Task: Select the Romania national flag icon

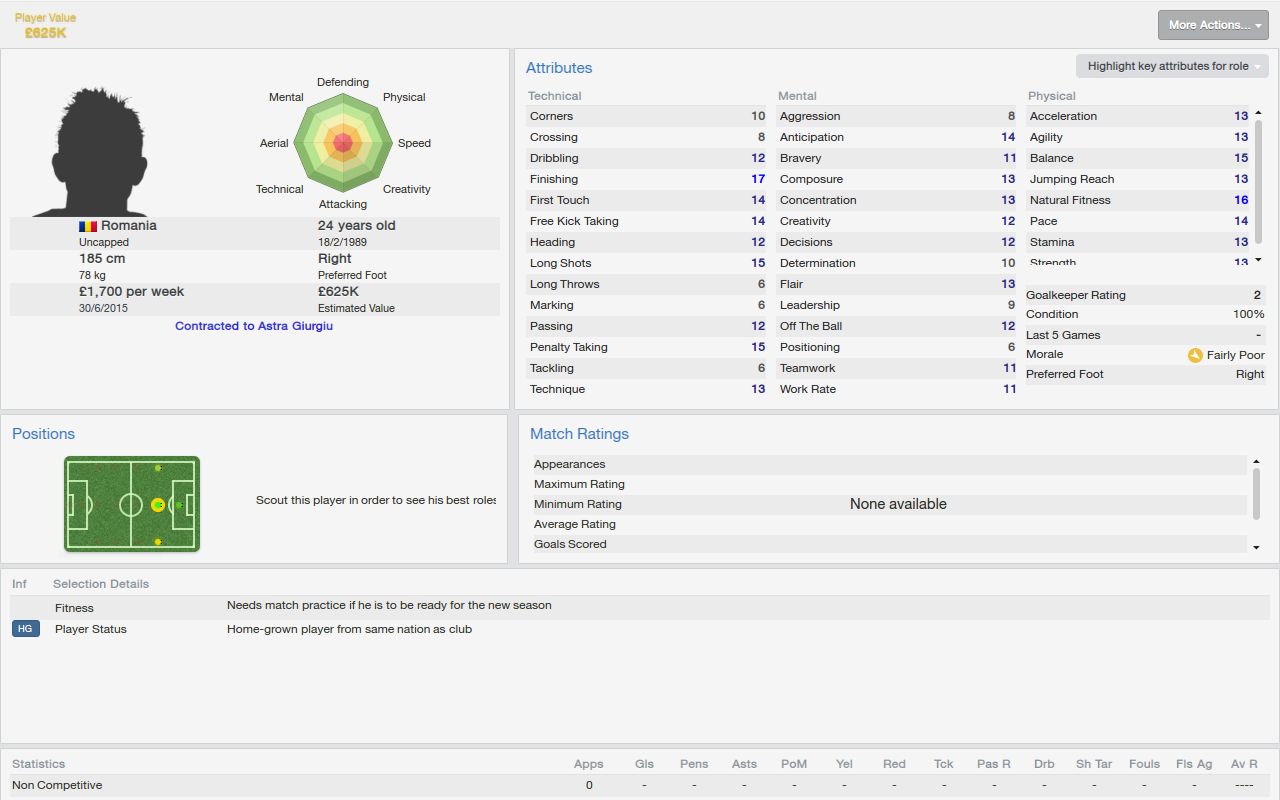Action: pyautogui.click(x=86, y=225)
